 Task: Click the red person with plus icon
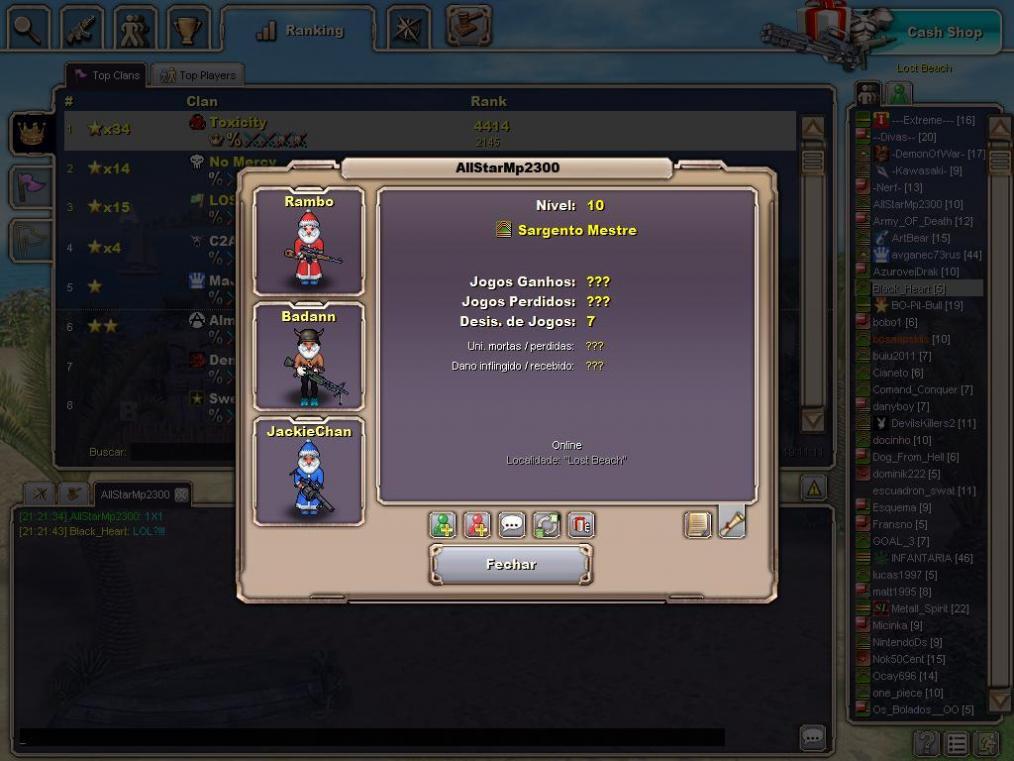(478, 524)
